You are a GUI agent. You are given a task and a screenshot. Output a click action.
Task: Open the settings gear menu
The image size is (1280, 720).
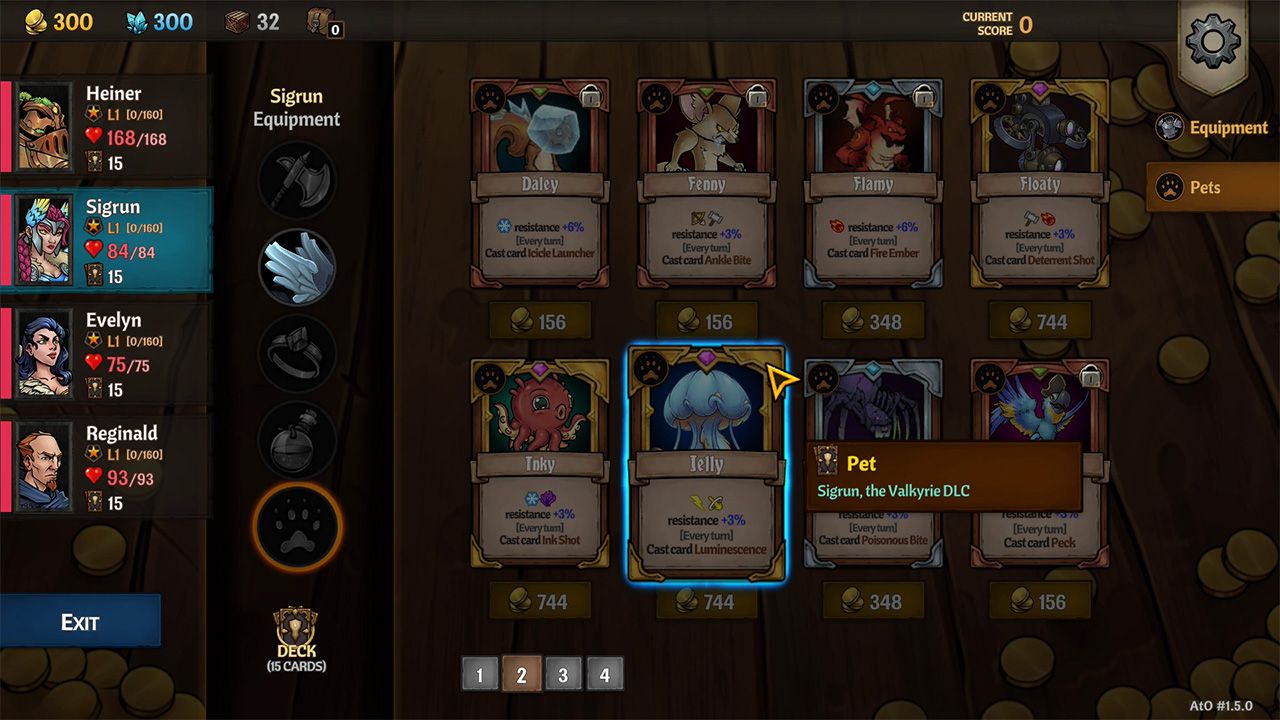pyautogui.click(x=1213, y=42)
